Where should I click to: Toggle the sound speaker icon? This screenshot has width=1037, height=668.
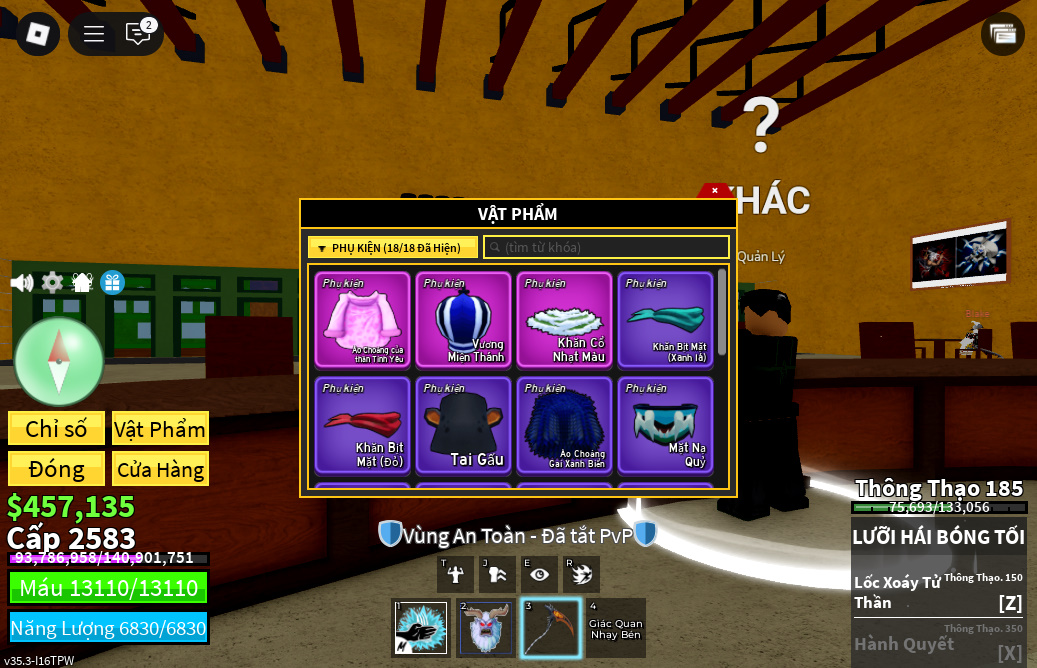[x=21, y=283]
